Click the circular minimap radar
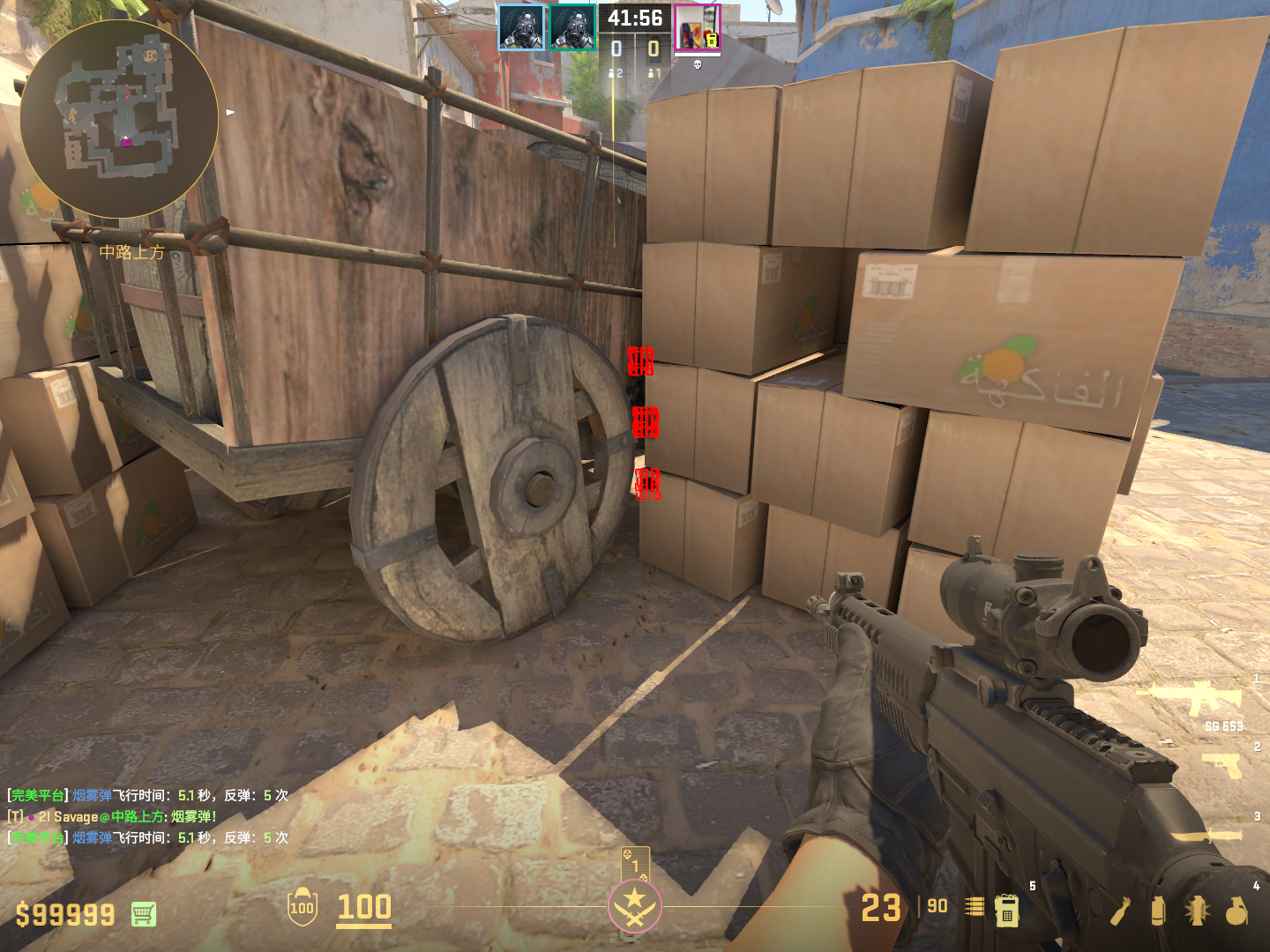1270x952 pixels. click(119, 119)
